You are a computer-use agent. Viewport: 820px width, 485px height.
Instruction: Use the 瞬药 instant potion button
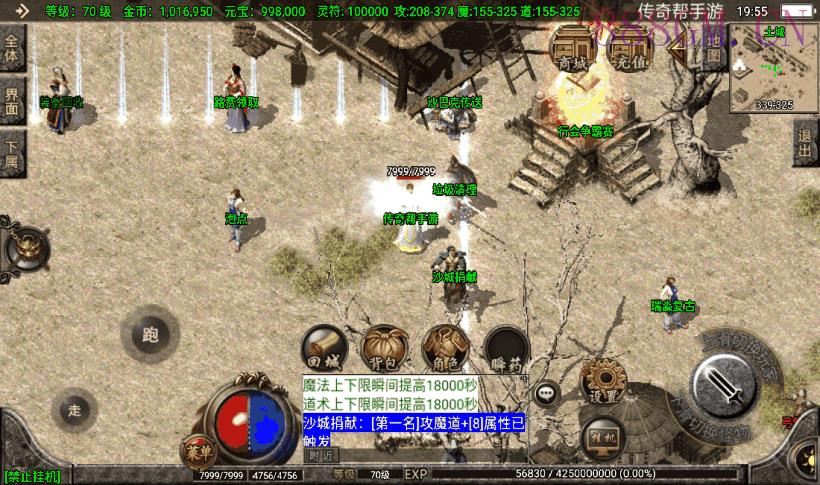click(506, 348)
